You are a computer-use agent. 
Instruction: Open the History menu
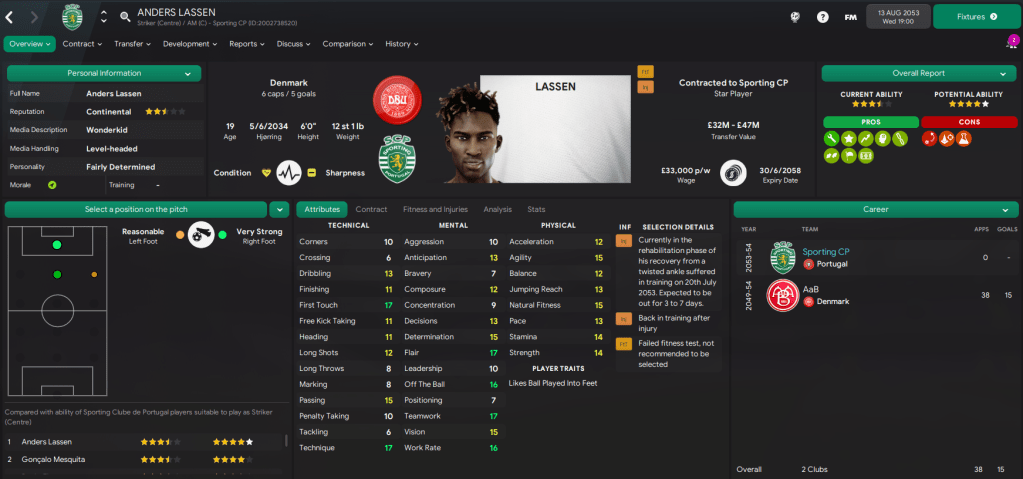click(x=401, y=44)
